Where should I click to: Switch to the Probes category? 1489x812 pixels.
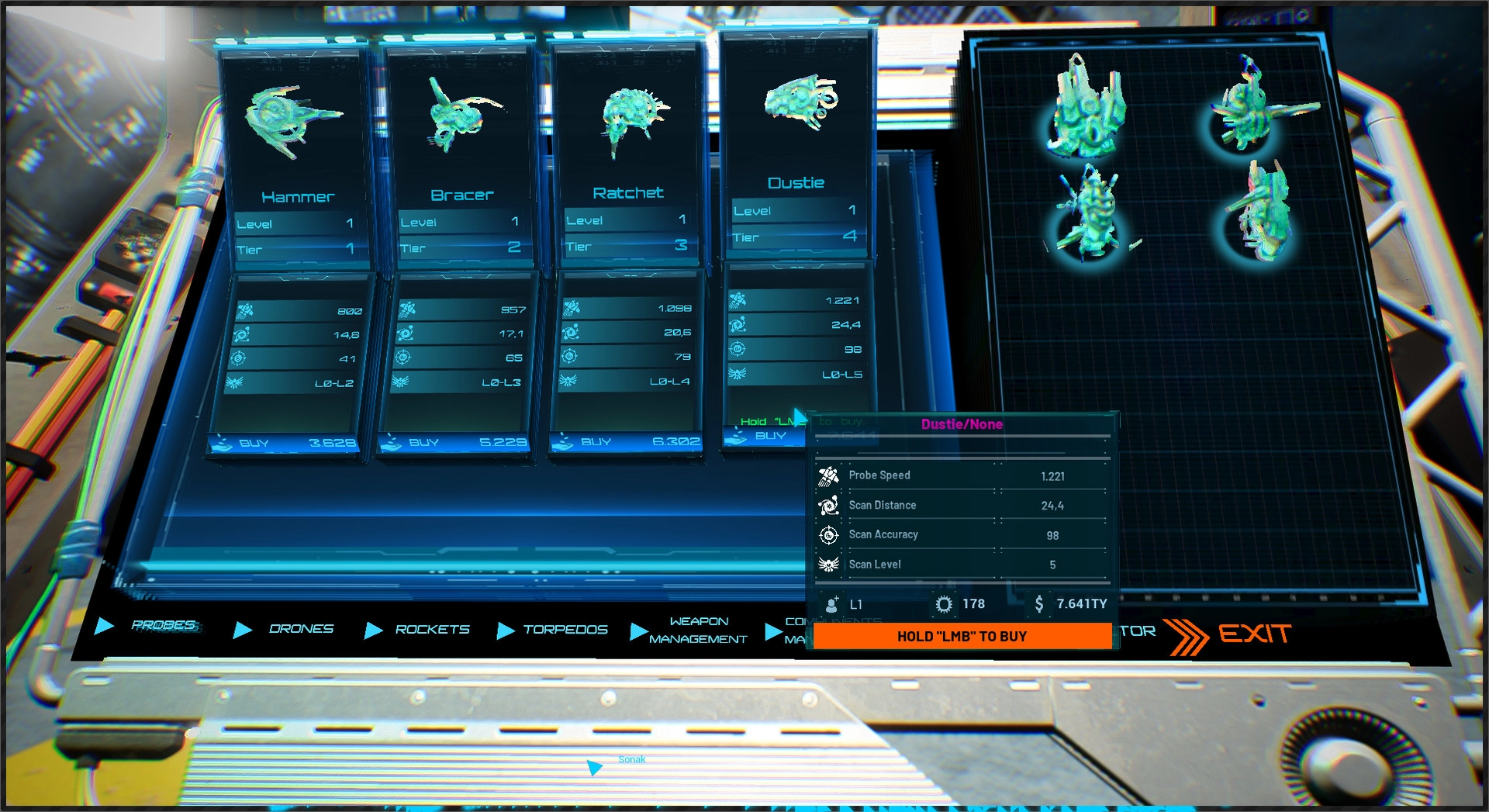click(164, 625)
